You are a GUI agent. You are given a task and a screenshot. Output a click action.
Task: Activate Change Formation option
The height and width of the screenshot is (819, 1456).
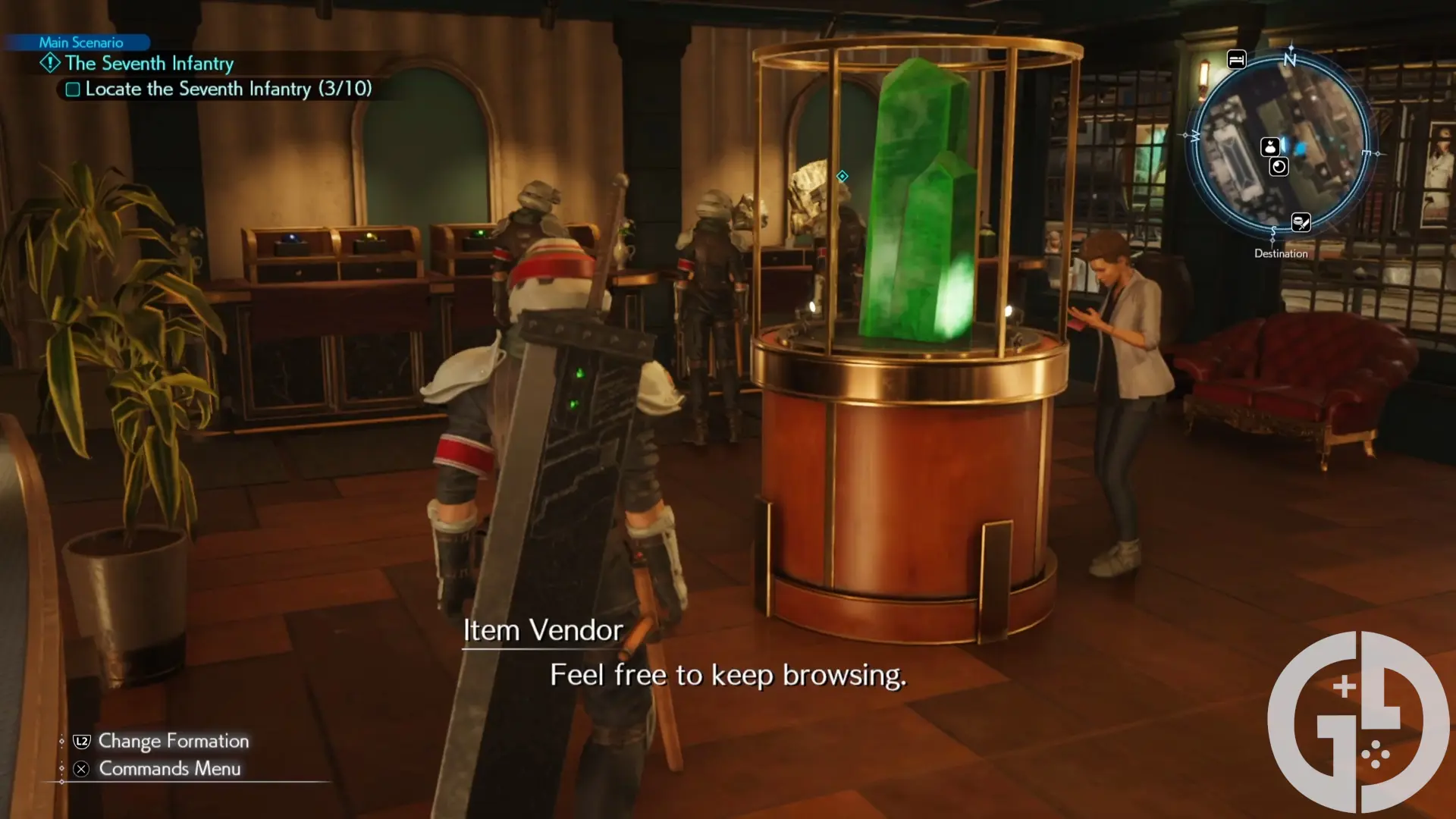click(x=173, y=741)
